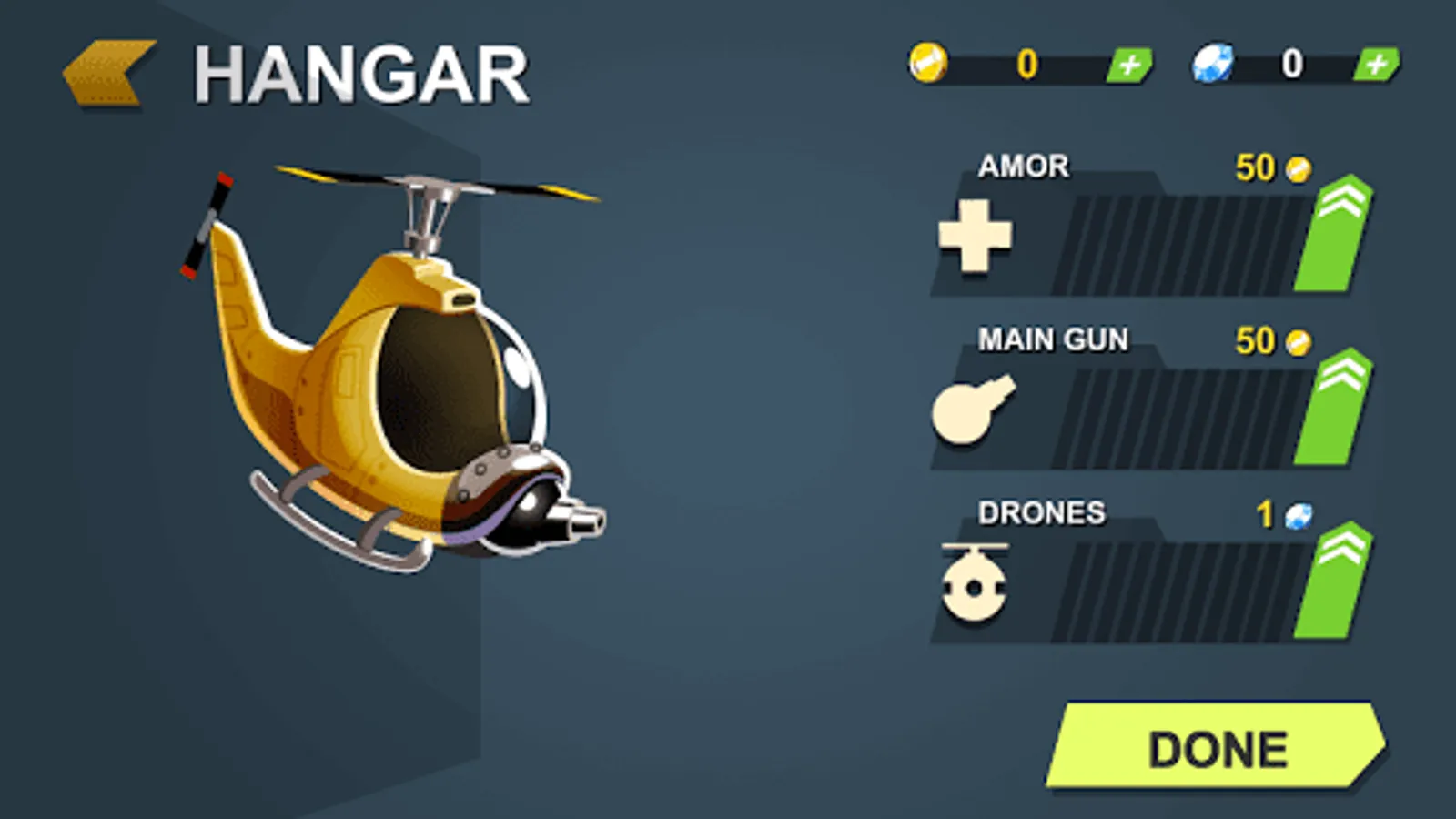Image resolution: width=1456 pixels, height=819 pixels.
Task: Upgrade DRONES with the green chevron button
Action: point(1335,584)
